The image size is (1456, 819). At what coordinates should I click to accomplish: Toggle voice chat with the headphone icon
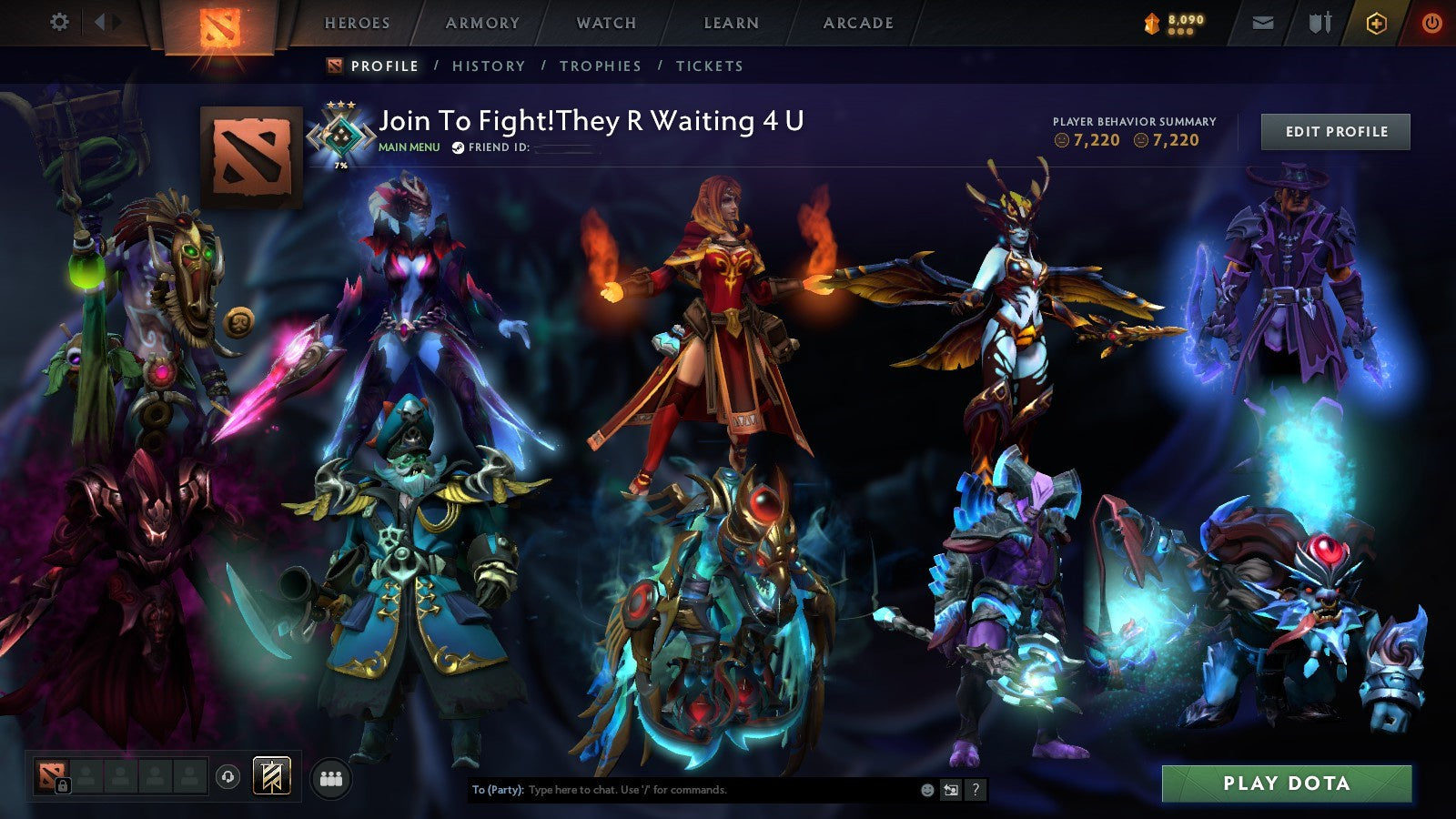point(227,775)
